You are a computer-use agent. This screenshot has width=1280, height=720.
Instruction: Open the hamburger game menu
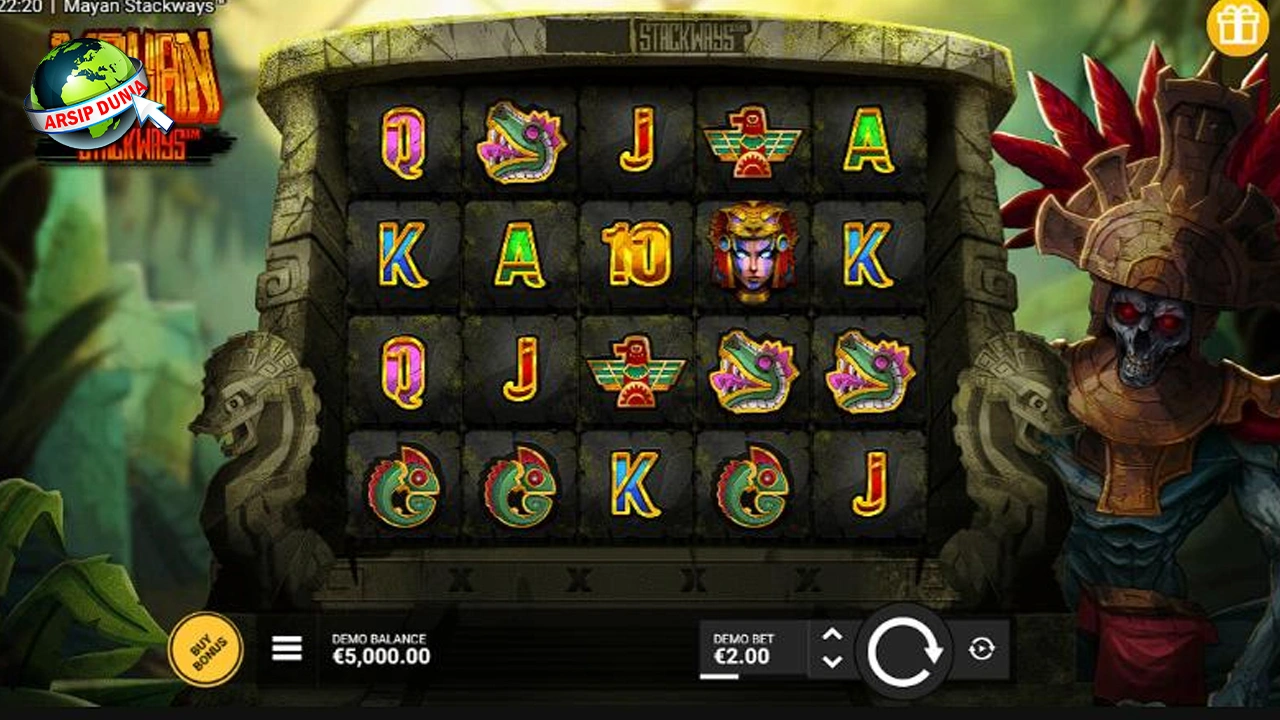pyautogui.click(x=285, y=648)
